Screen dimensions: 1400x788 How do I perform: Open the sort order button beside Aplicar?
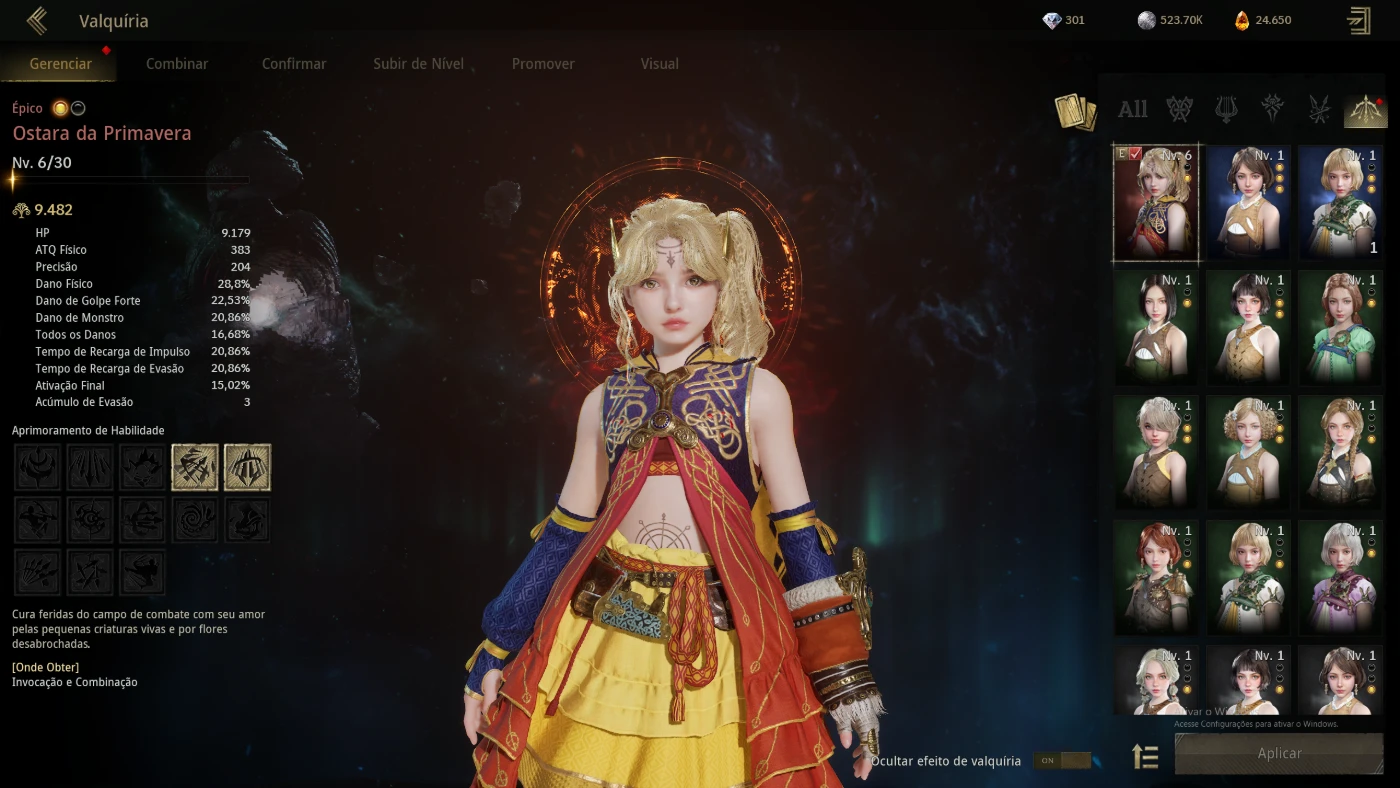1145,757
